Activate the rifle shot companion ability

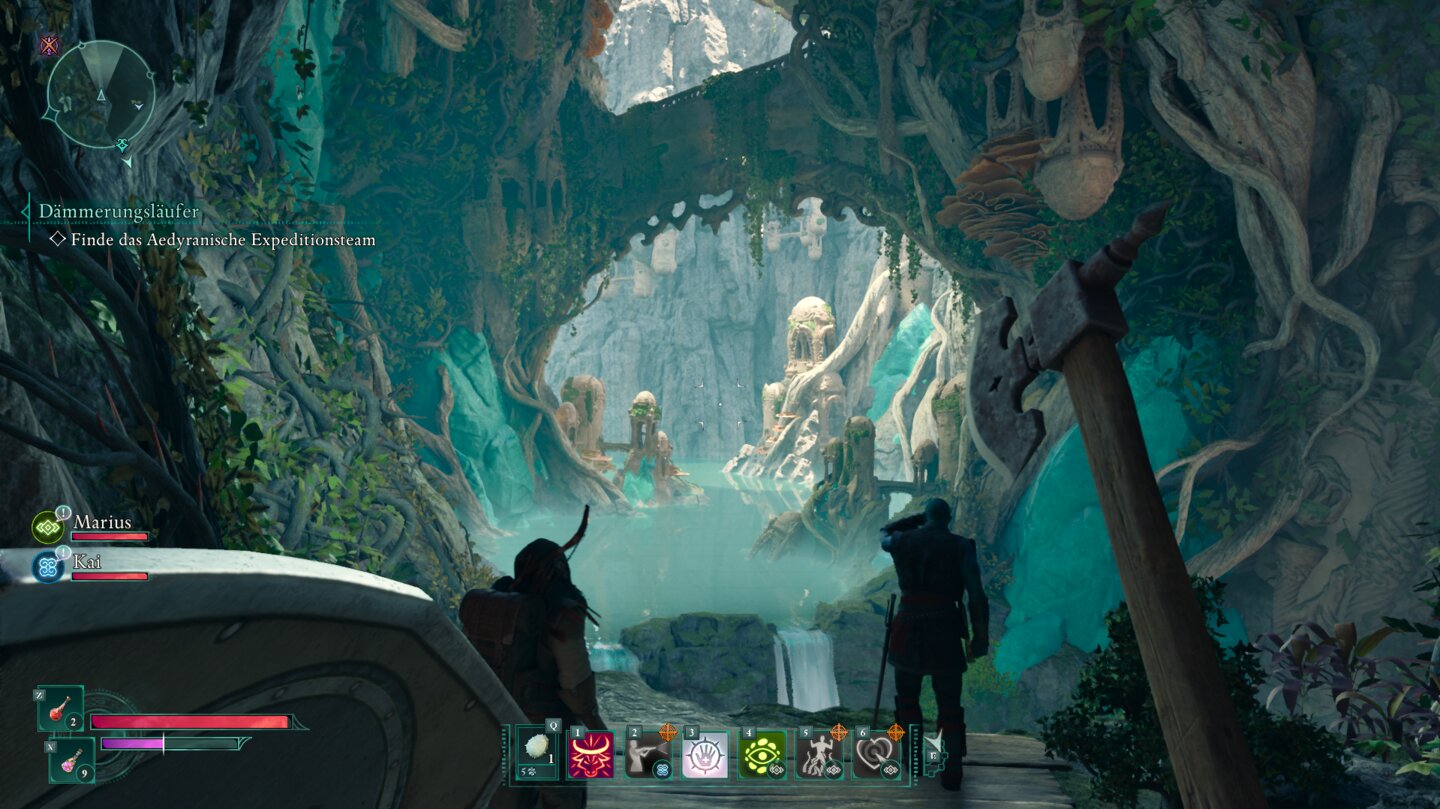coord(647,754)
